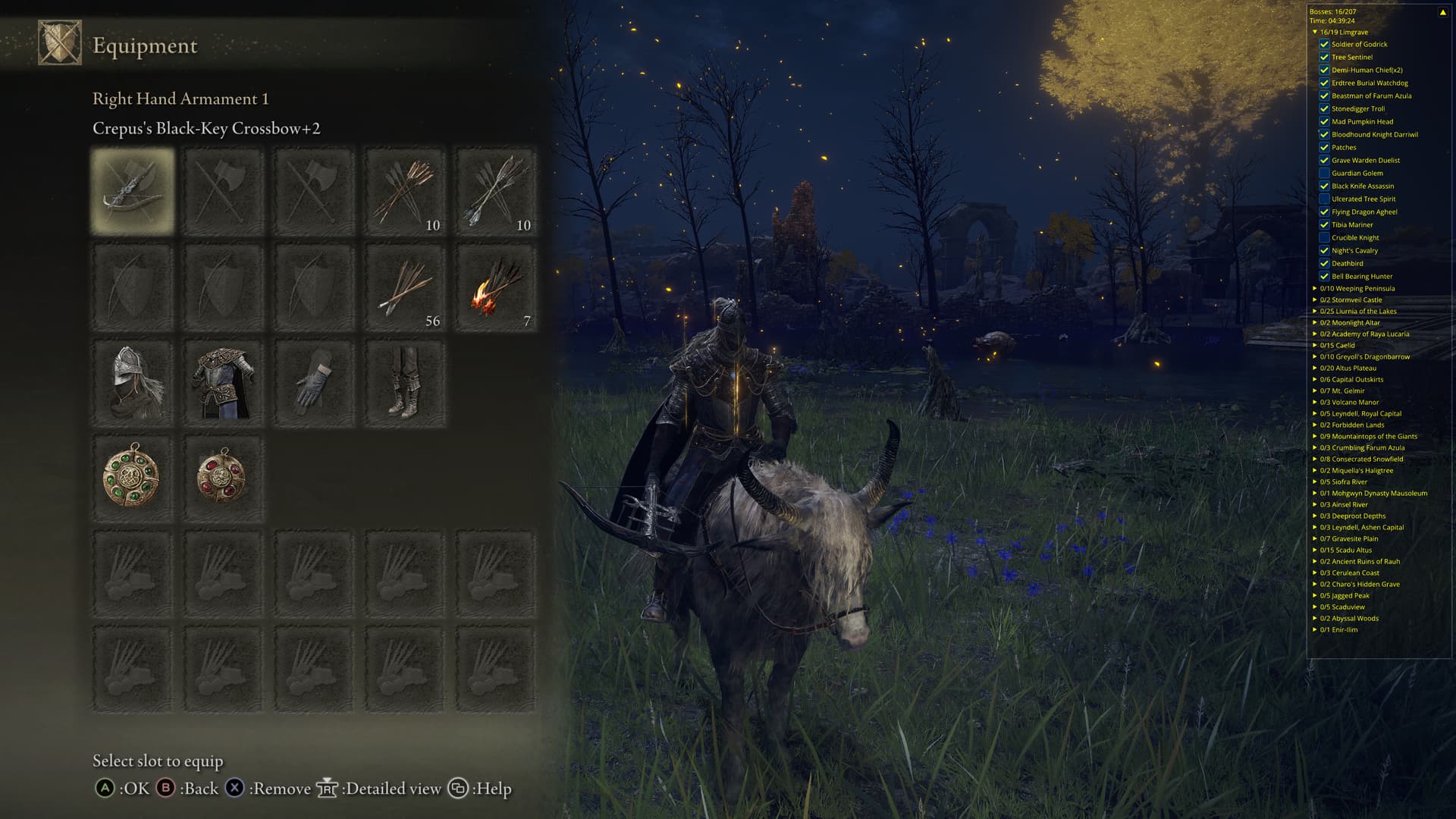The width and height of the screenshot is (1456, 819).
Task: Expand the Stormveil Castle boss list
Action: (x=1315, y=300)
